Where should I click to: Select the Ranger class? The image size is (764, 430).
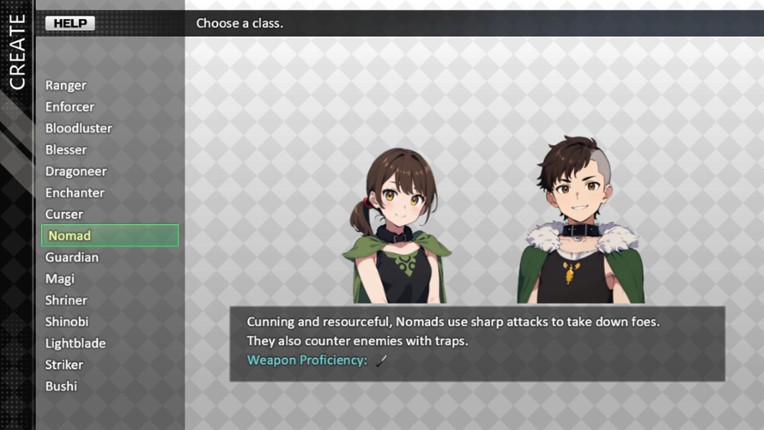66,86
